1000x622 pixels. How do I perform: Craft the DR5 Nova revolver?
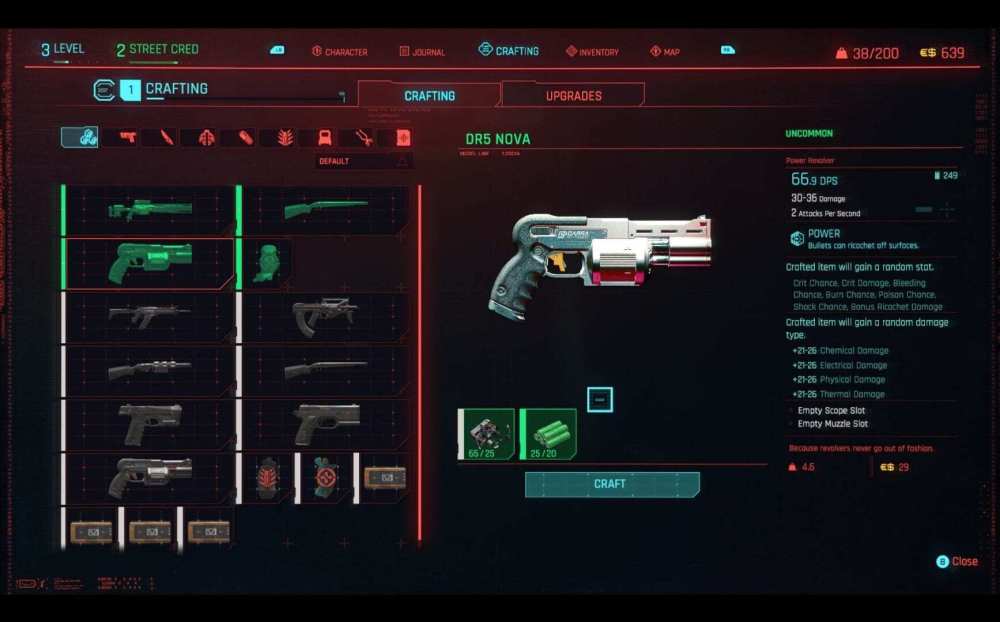click(611, 484)
